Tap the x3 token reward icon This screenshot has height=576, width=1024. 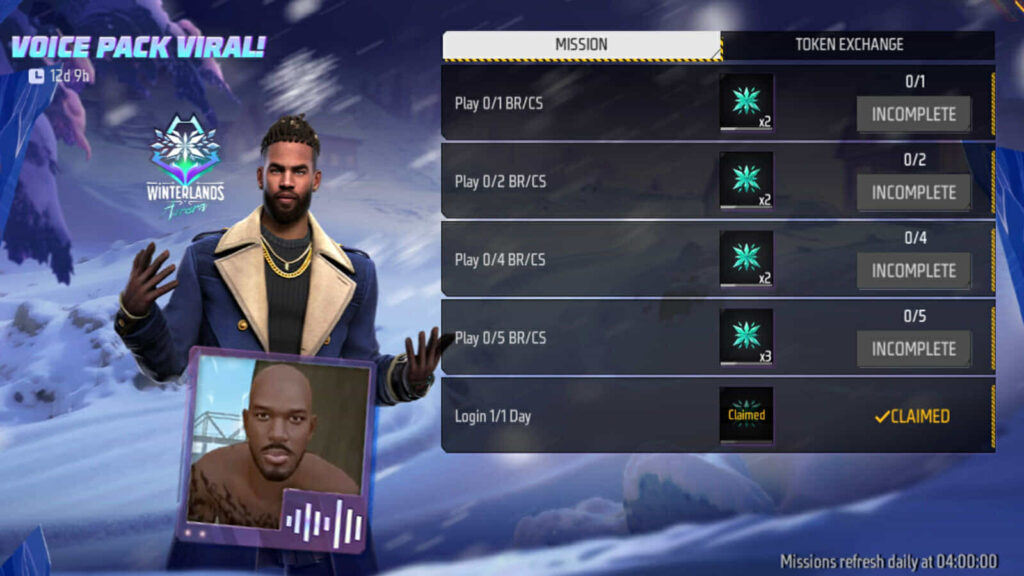pos(746,337)
